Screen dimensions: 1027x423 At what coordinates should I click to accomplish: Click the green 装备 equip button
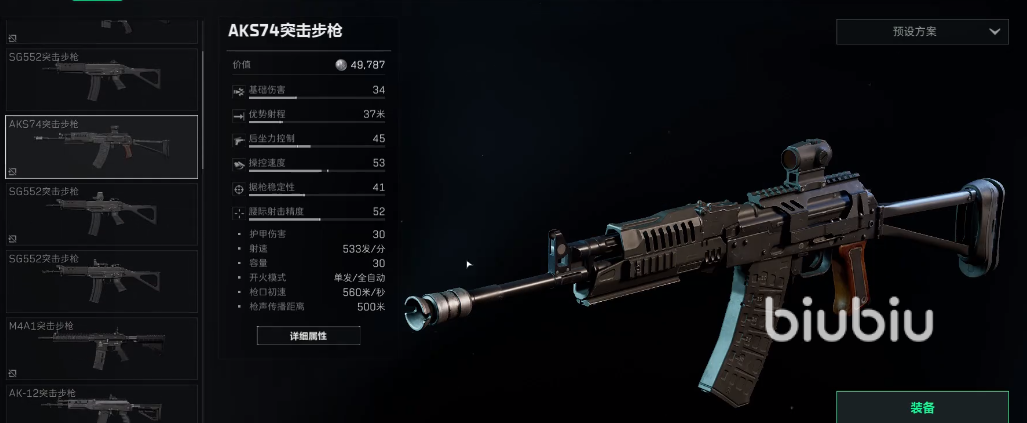tap(922, 408)
